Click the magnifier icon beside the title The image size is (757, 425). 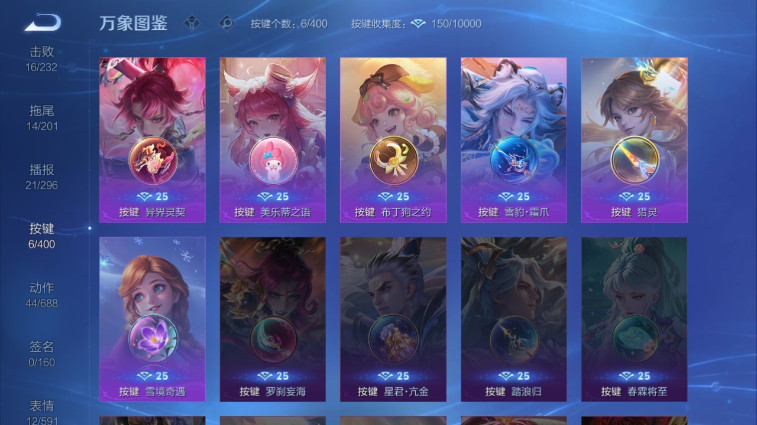click(x=226, y=22)
